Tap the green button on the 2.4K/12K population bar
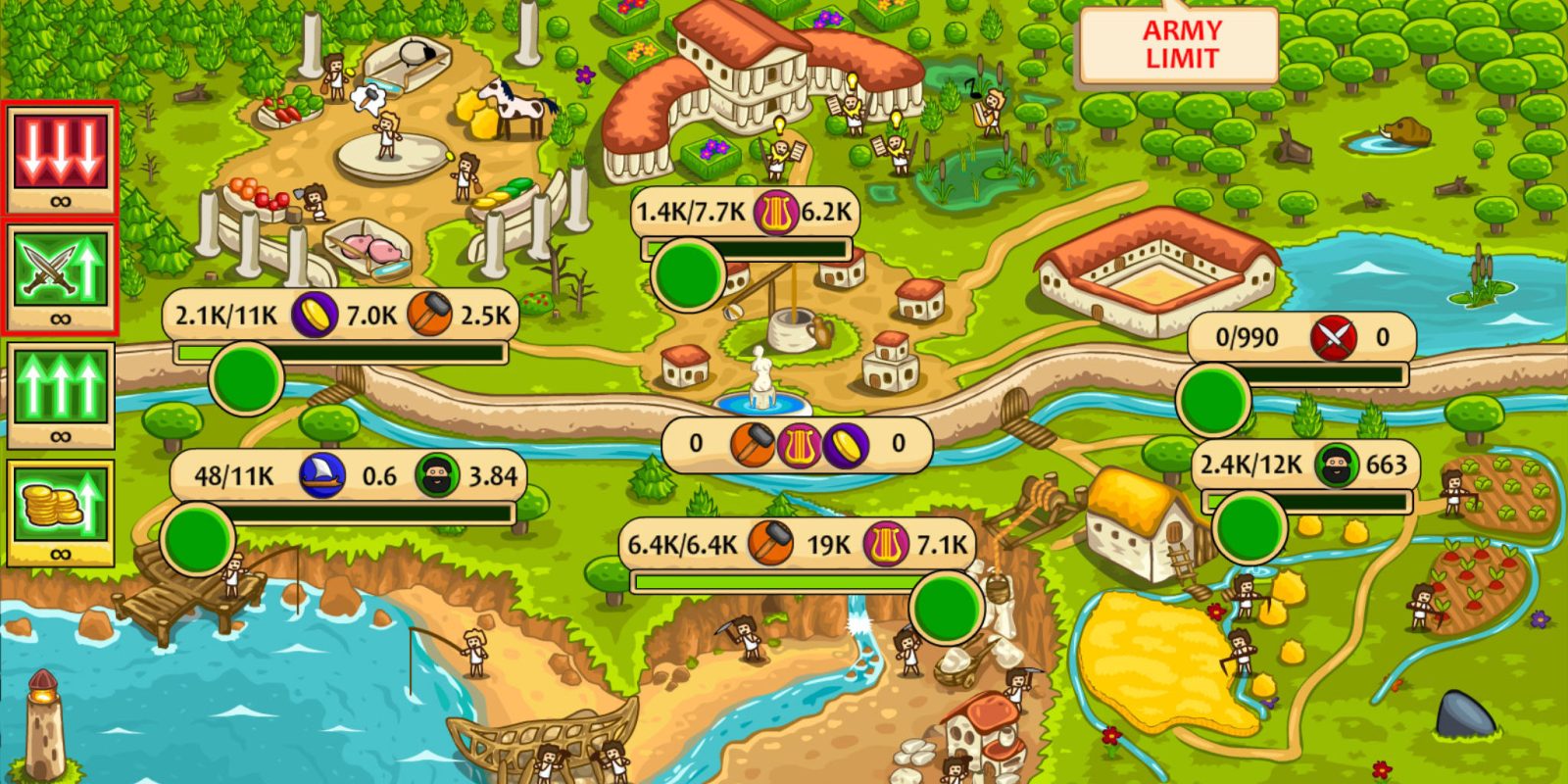The image size is (1568, 784). (1249, 527)
